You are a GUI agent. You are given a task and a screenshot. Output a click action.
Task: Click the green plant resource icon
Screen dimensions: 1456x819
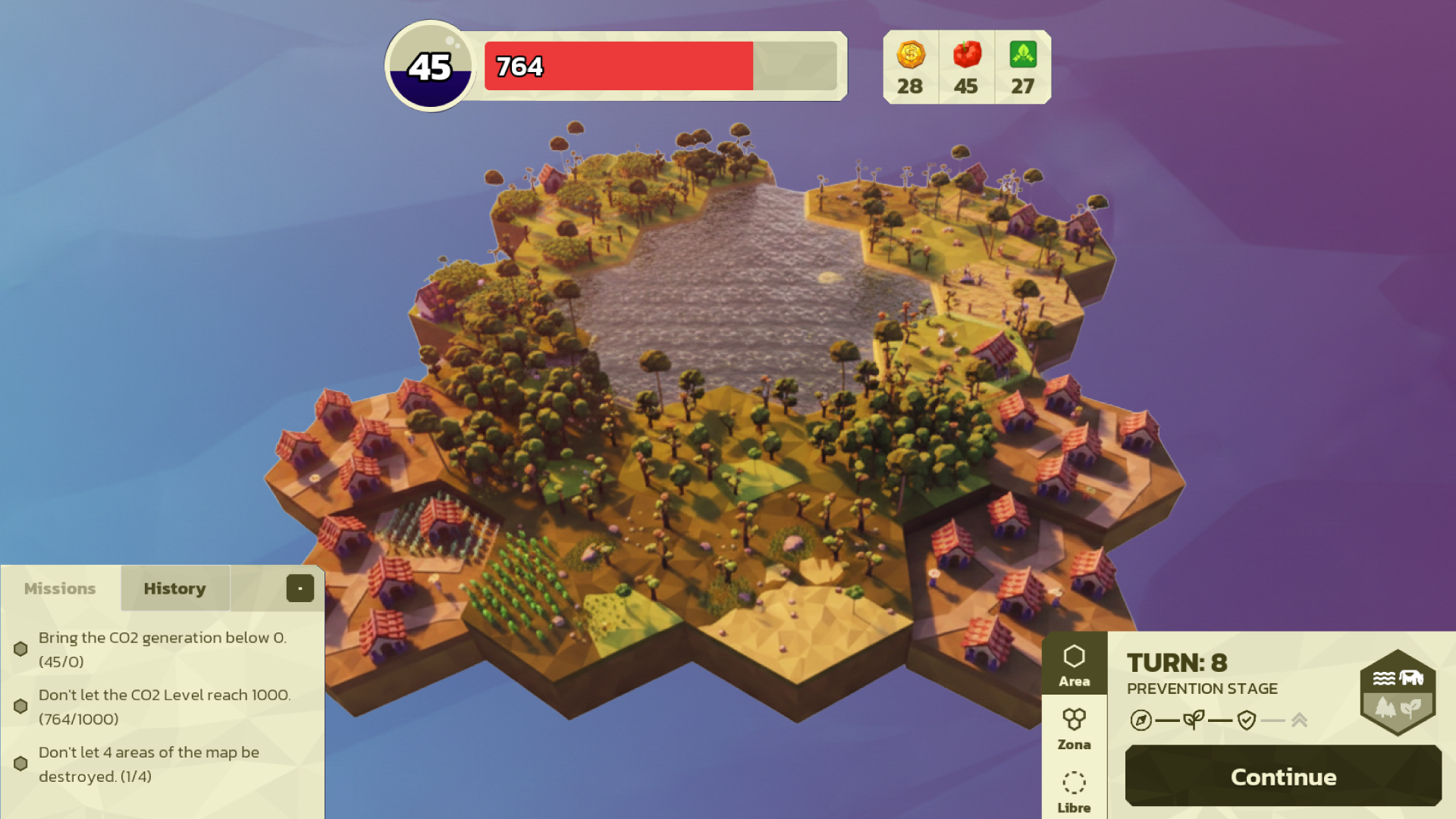point(1022,55)
